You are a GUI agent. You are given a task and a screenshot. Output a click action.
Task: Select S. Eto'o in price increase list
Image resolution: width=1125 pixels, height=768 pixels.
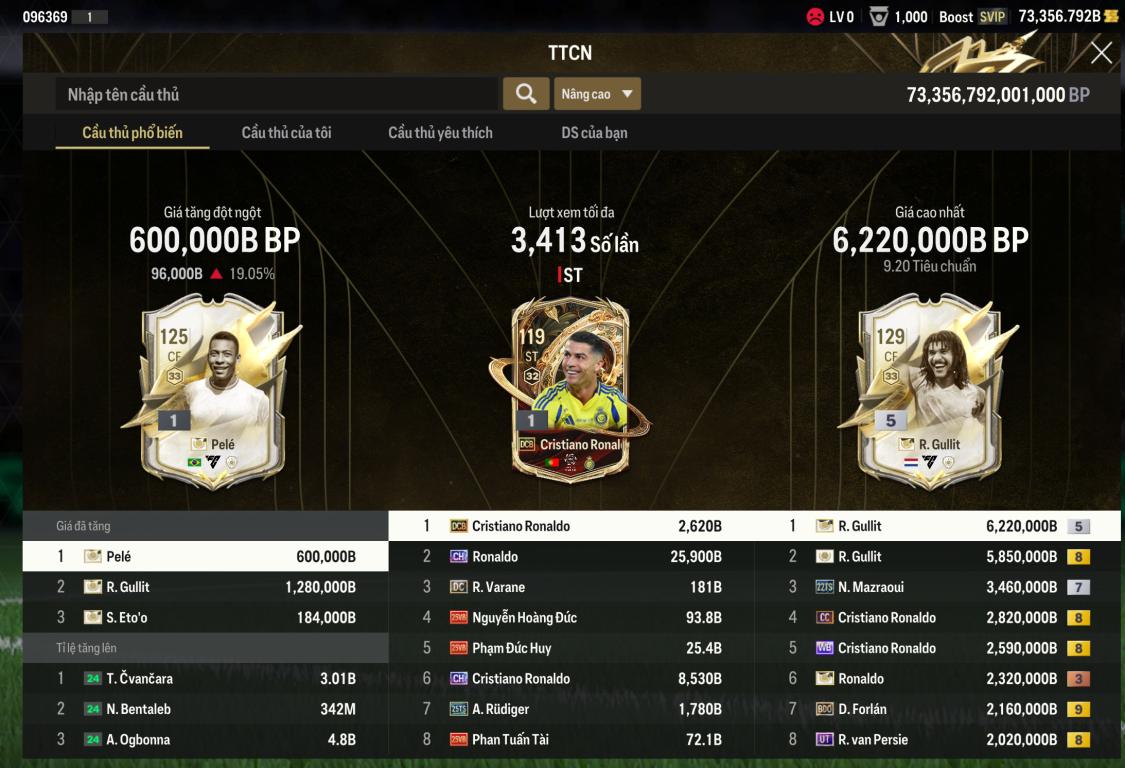pyautogui.click(x=205, y=618)
